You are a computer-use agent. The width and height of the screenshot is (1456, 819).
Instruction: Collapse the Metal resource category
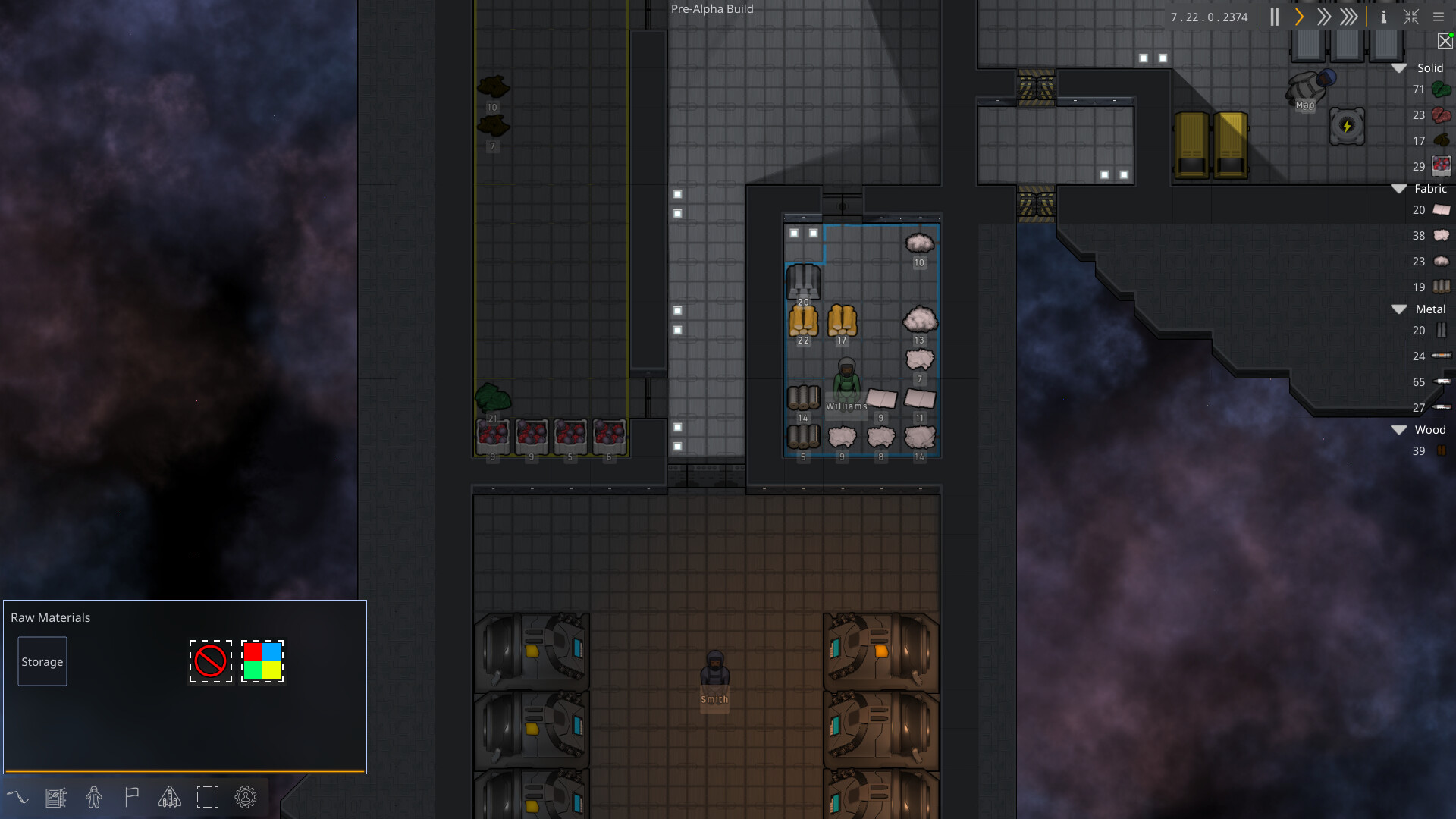(1399, 309)
